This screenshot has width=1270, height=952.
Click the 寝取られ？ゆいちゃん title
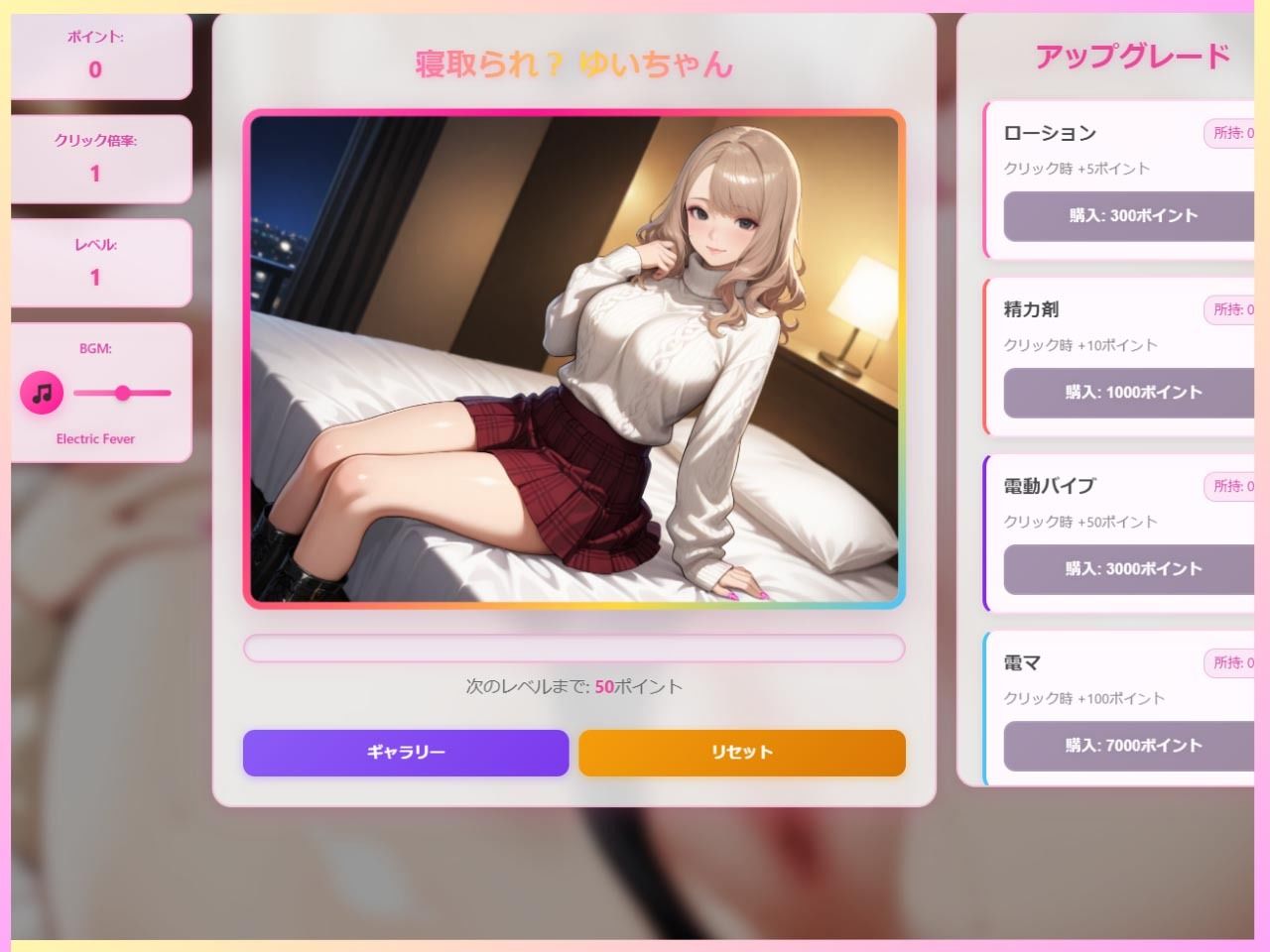tap(573, 67)
